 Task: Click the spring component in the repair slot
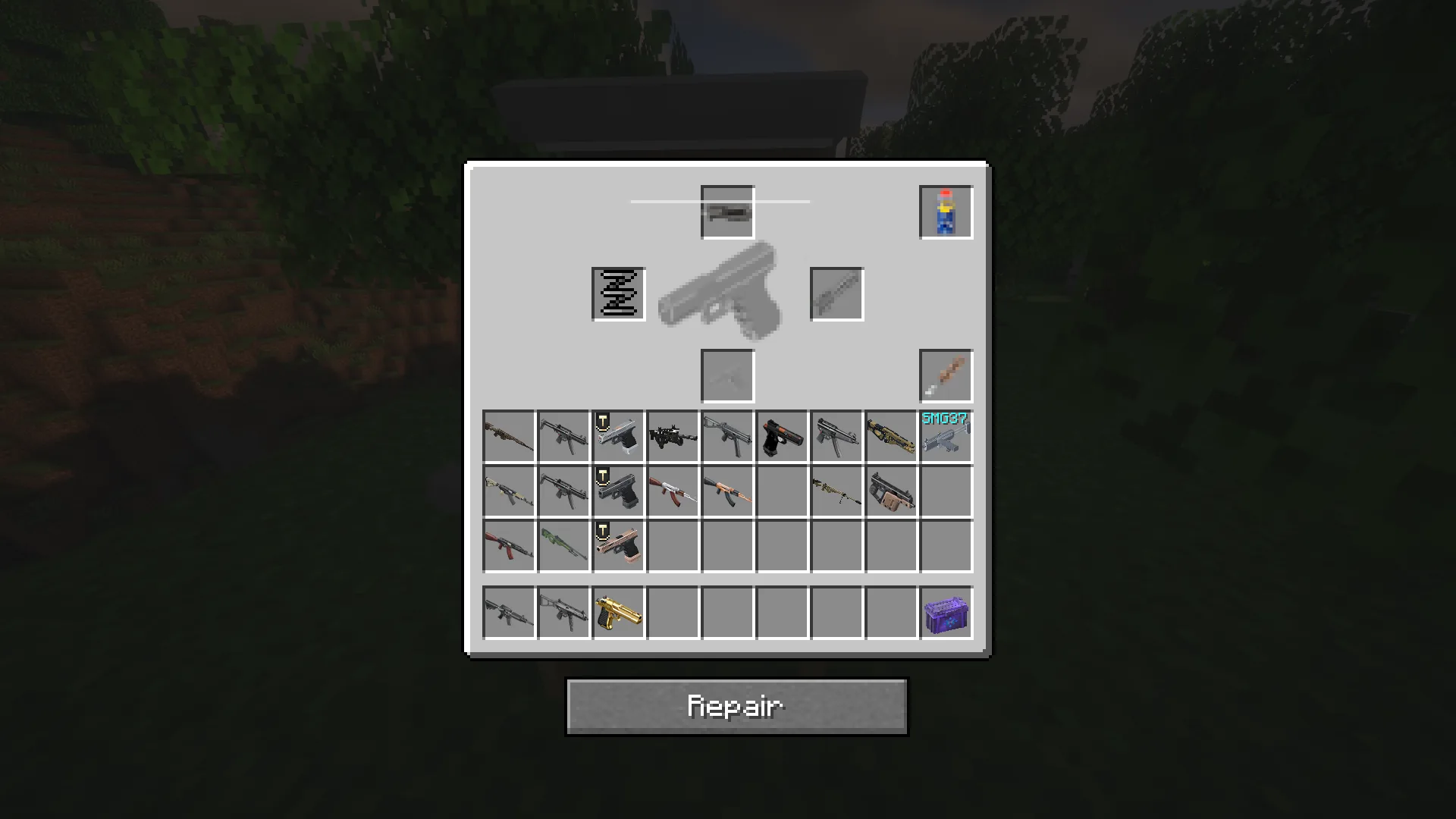pyautogui.click(x=618, y=294)
